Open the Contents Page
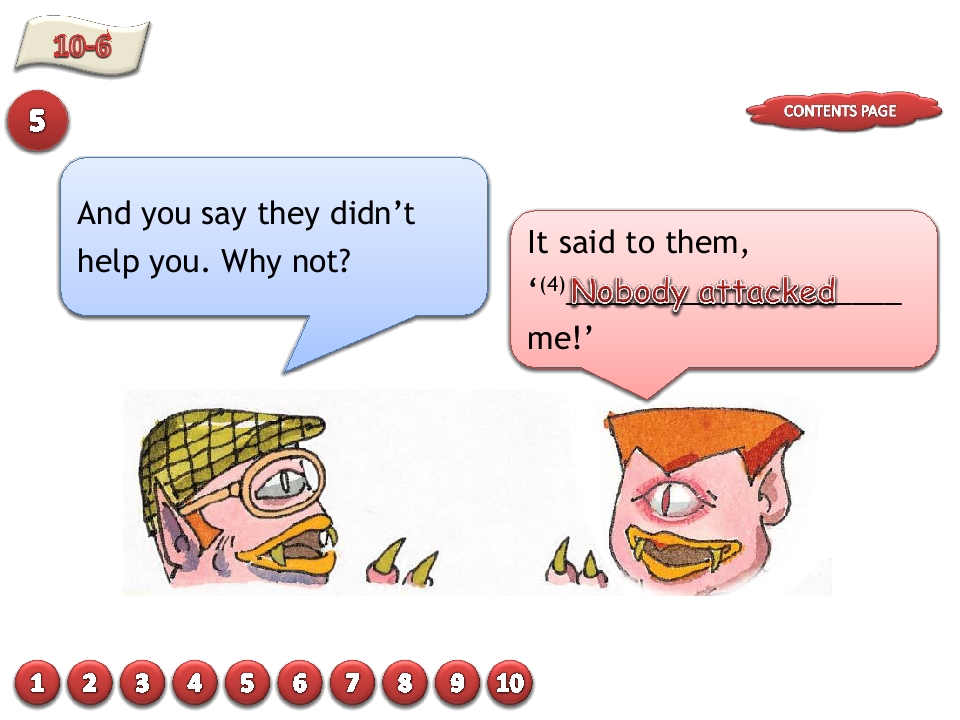 point(842,111)
